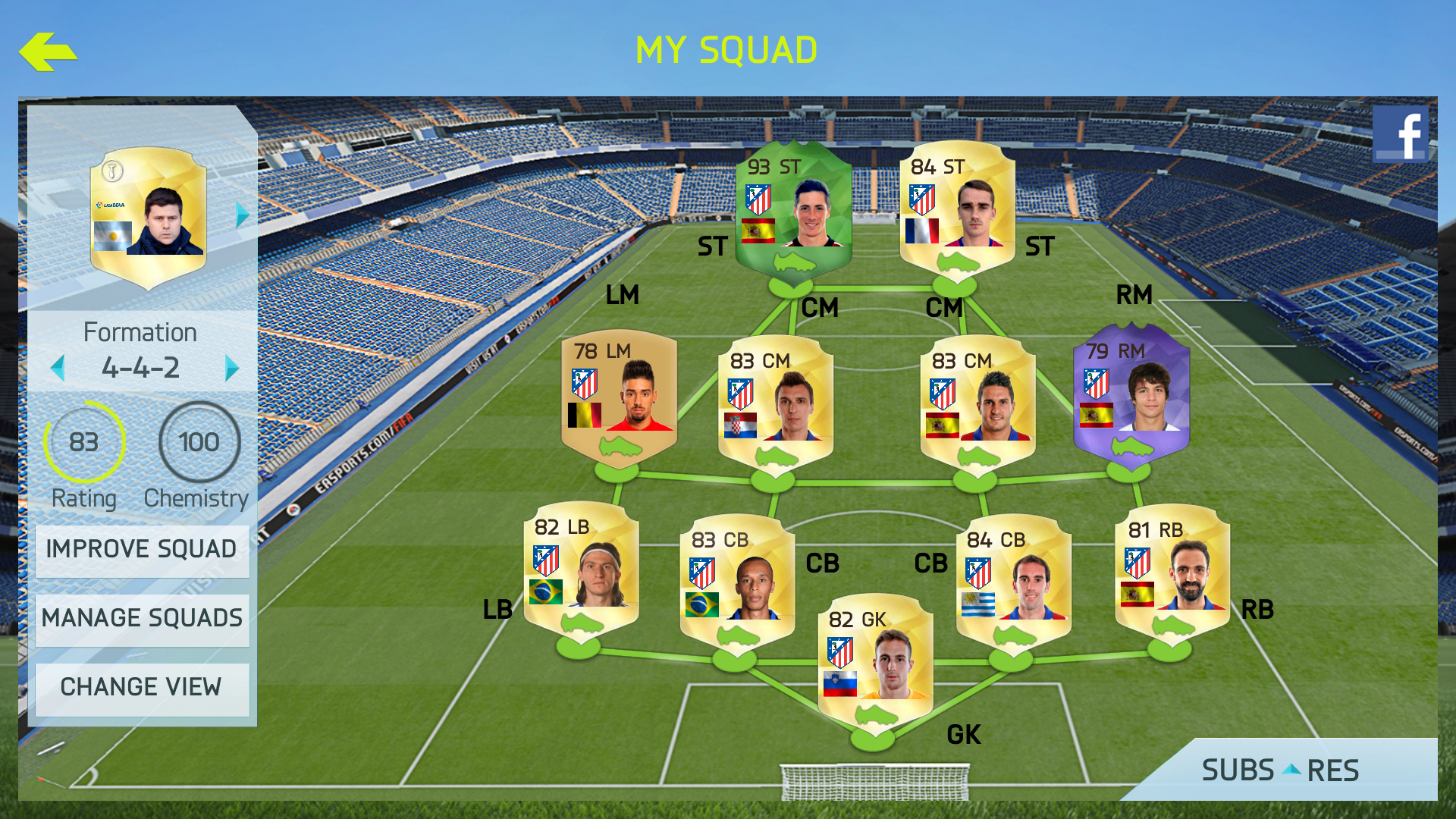Click the Change View button
1456x819 pixels.
(x=142, y=688)
